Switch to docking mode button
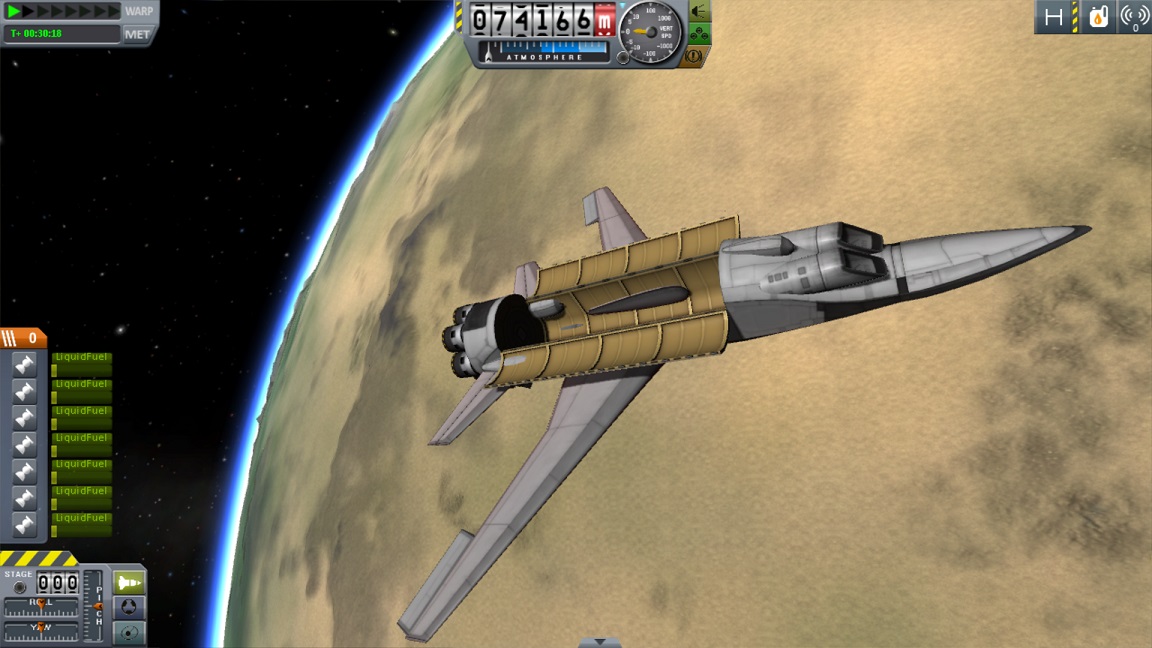 coord(129,607)
